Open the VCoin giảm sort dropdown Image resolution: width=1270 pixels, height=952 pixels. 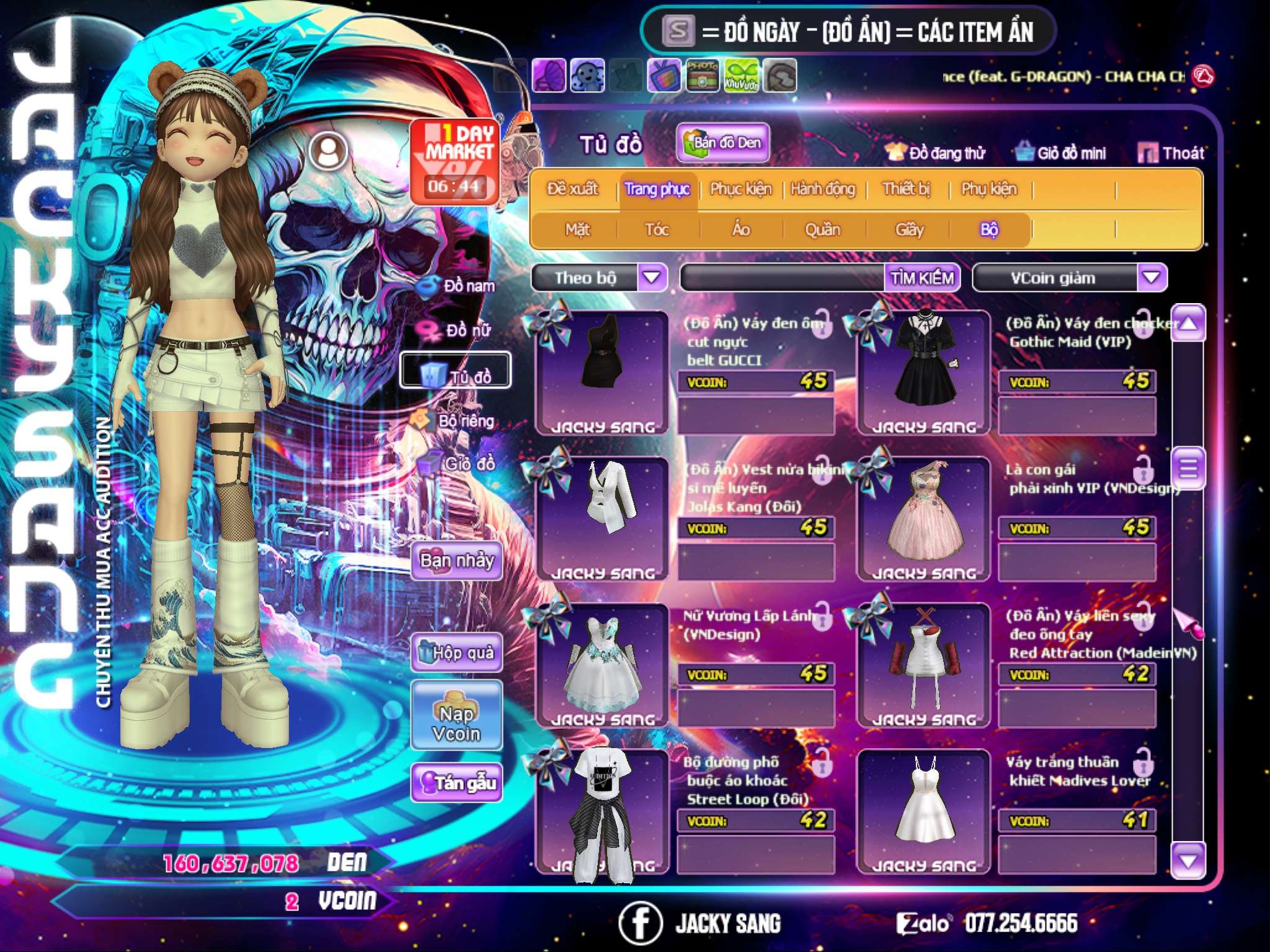1152,277
